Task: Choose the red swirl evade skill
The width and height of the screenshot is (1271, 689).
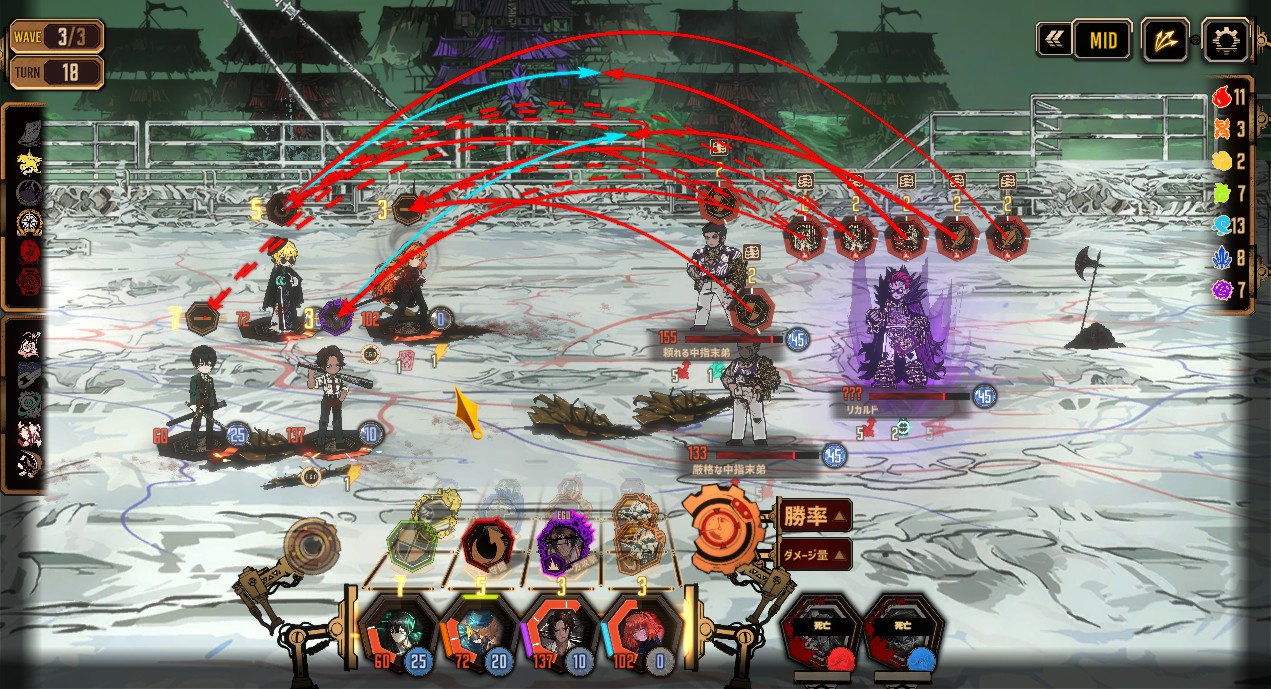Action: coord(487,546)
